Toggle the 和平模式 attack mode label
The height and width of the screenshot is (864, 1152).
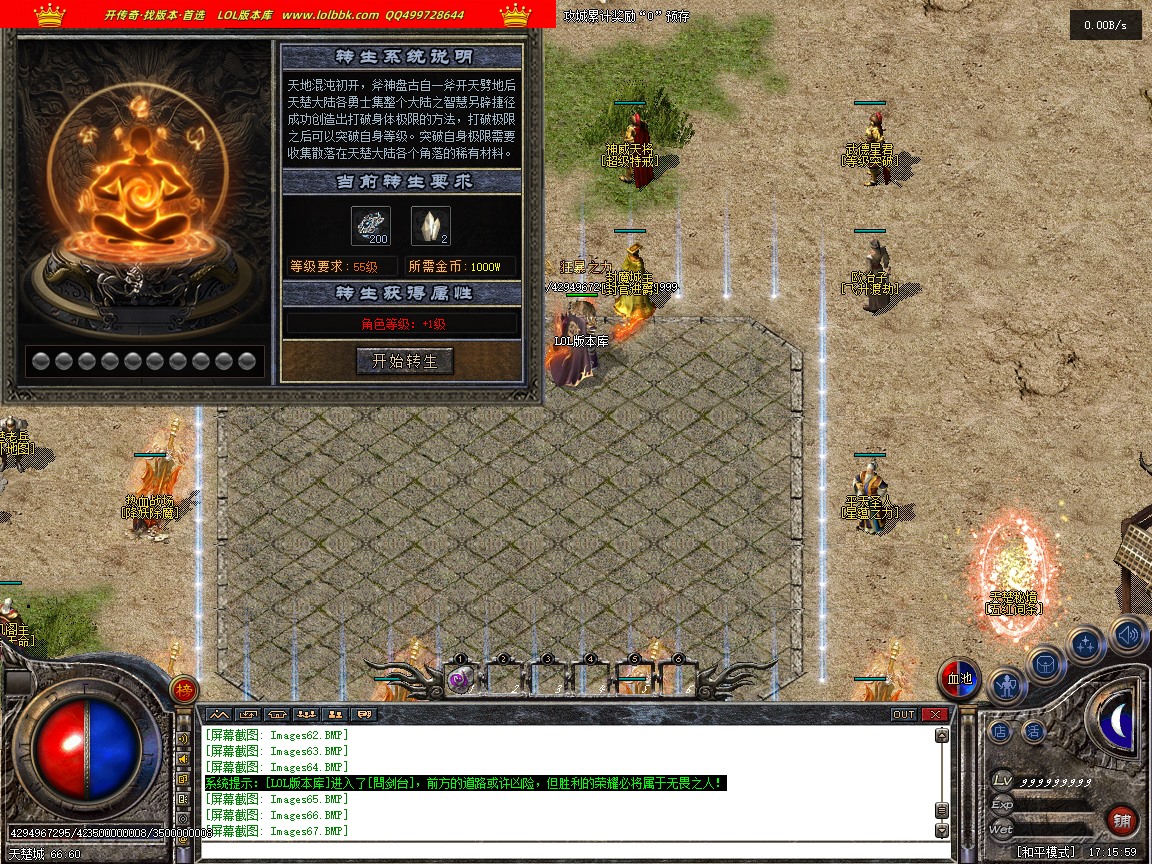[1046, 852]
